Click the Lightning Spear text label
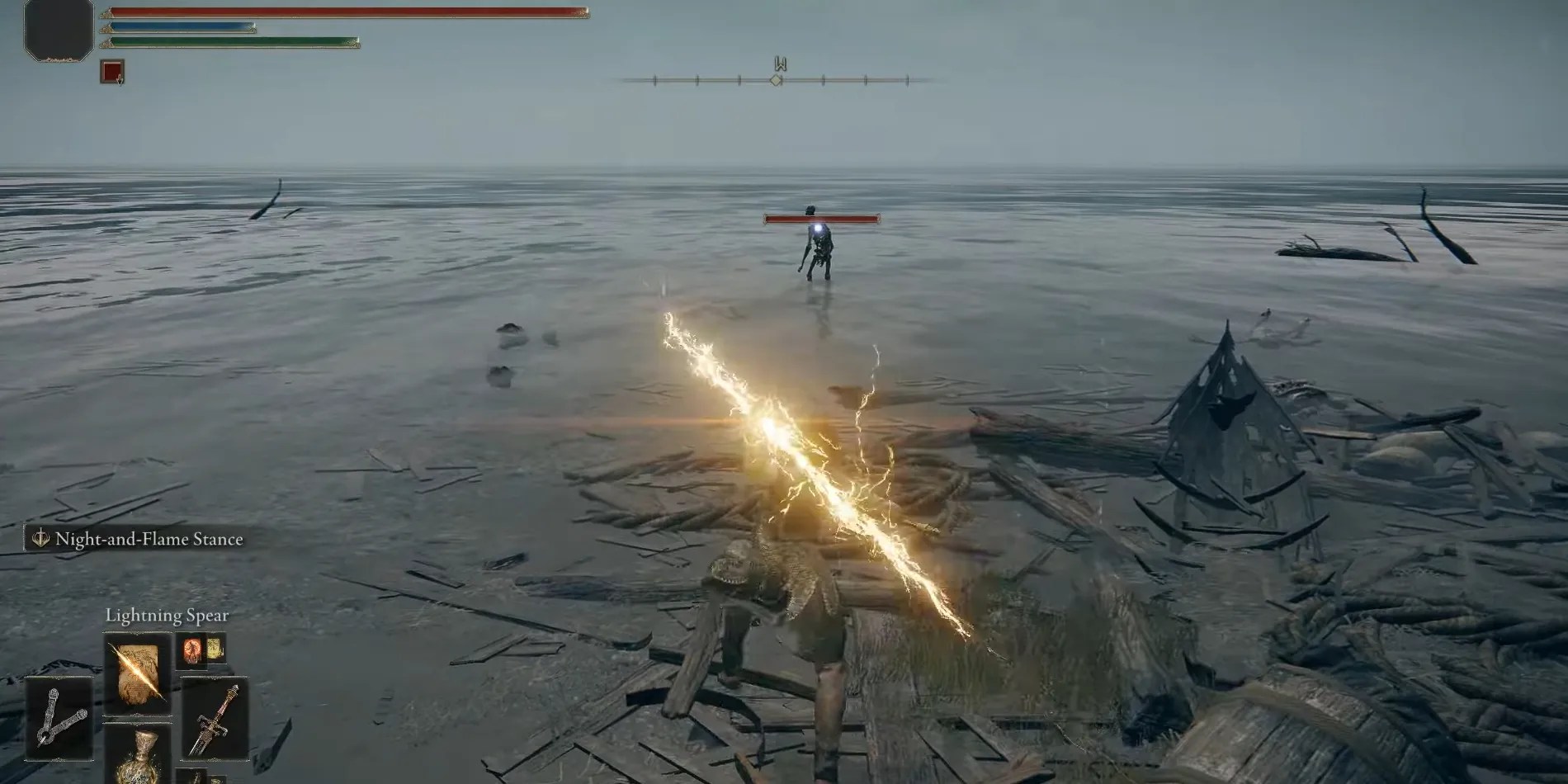This screenshot has width=1568, height=784. coord(168,615)
